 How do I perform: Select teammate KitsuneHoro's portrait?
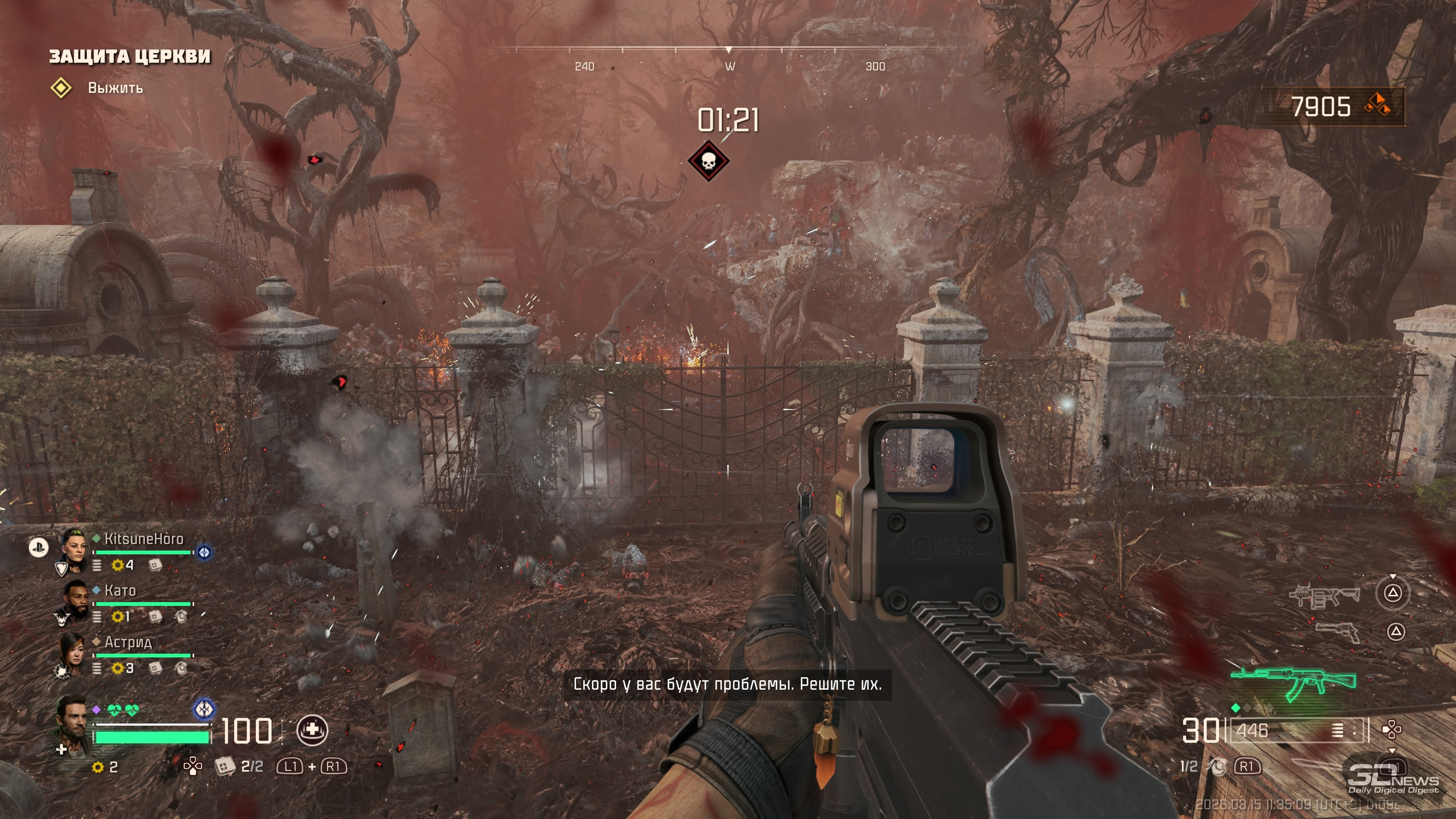tap(73, 546)
